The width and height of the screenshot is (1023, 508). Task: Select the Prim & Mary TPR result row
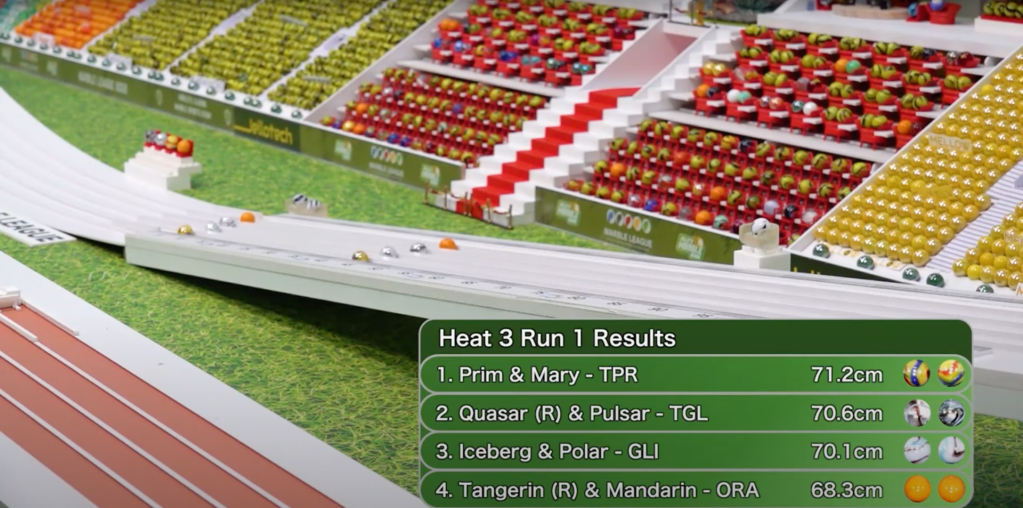click(x=694, y=375)
